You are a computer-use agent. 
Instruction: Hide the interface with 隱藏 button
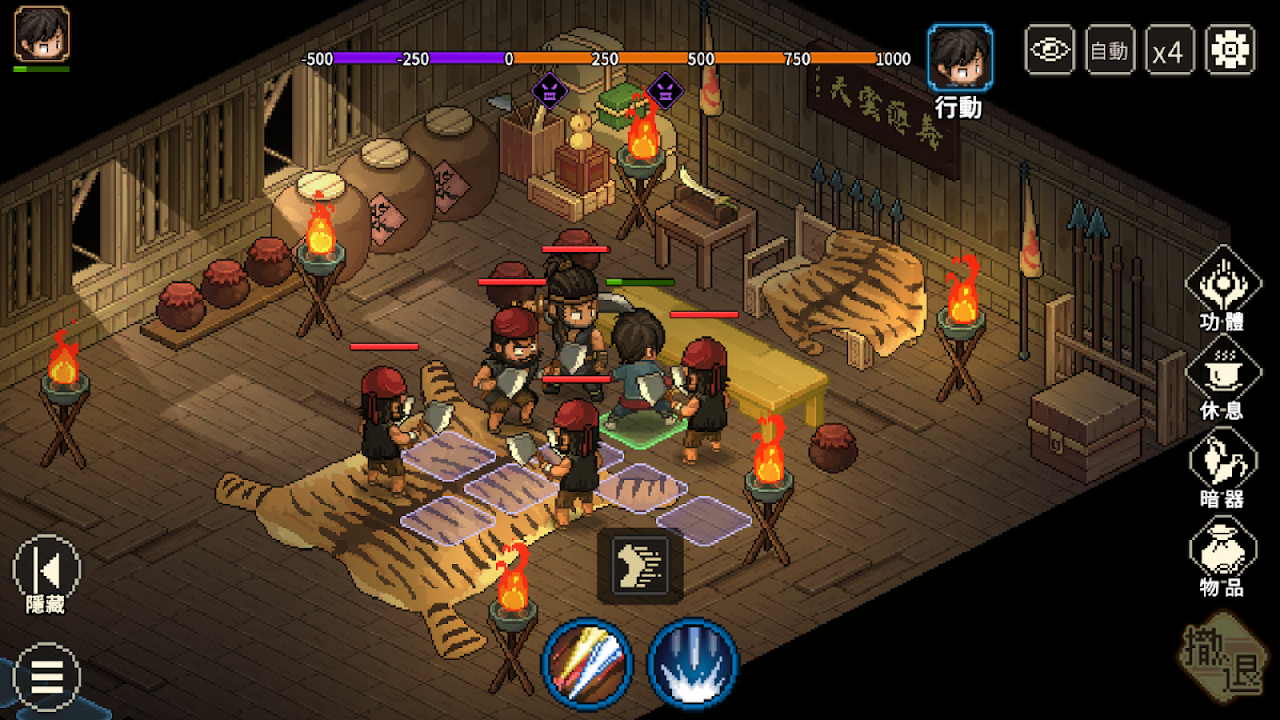coord(46,570)
